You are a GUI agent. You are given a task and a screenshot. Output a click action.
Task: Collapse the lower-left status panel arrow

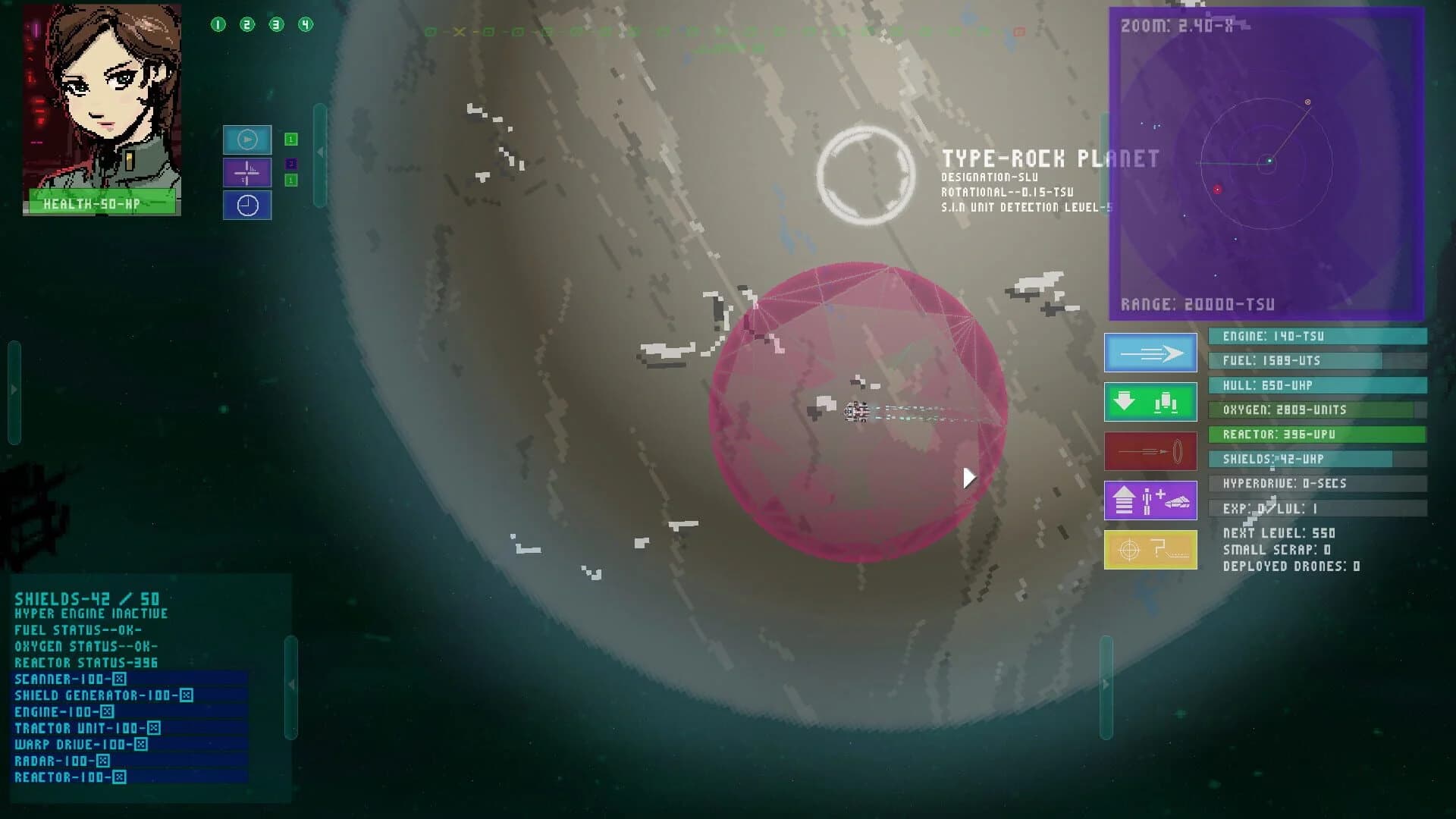pos(290,682)
